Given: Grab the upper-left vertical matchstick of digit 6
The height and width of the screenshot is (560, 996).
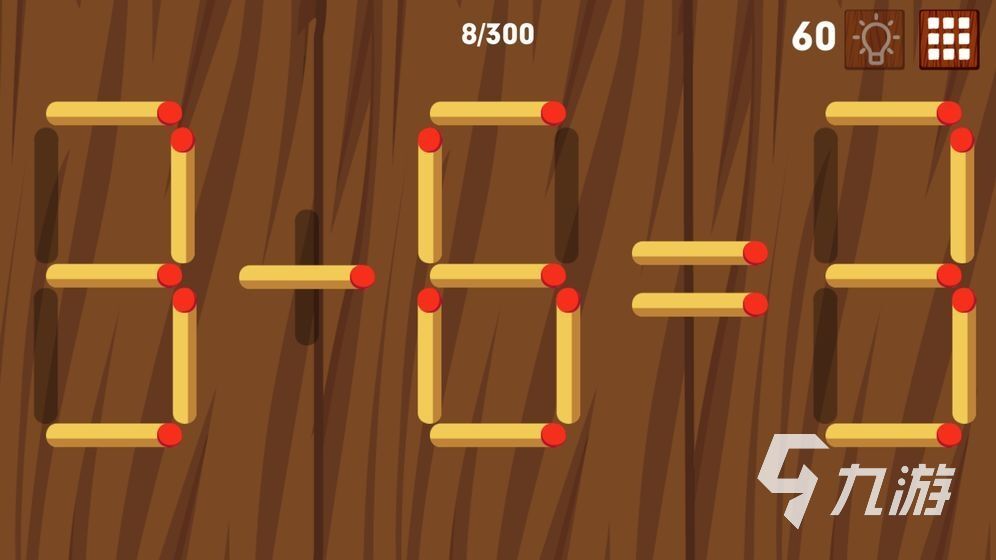Looking at the screenshot, I should coord(430,195).
